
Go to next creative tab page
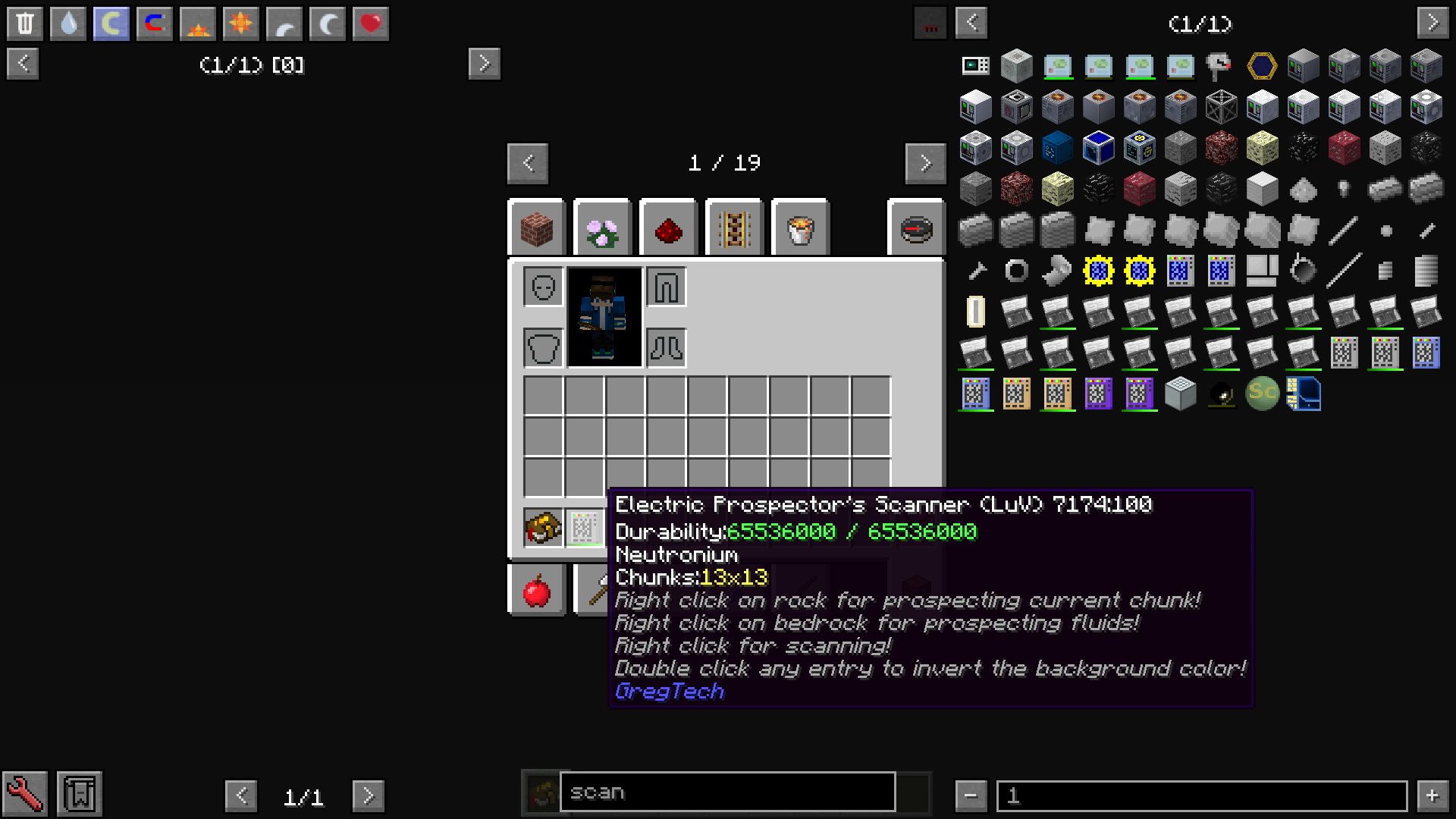pos(925,163)
